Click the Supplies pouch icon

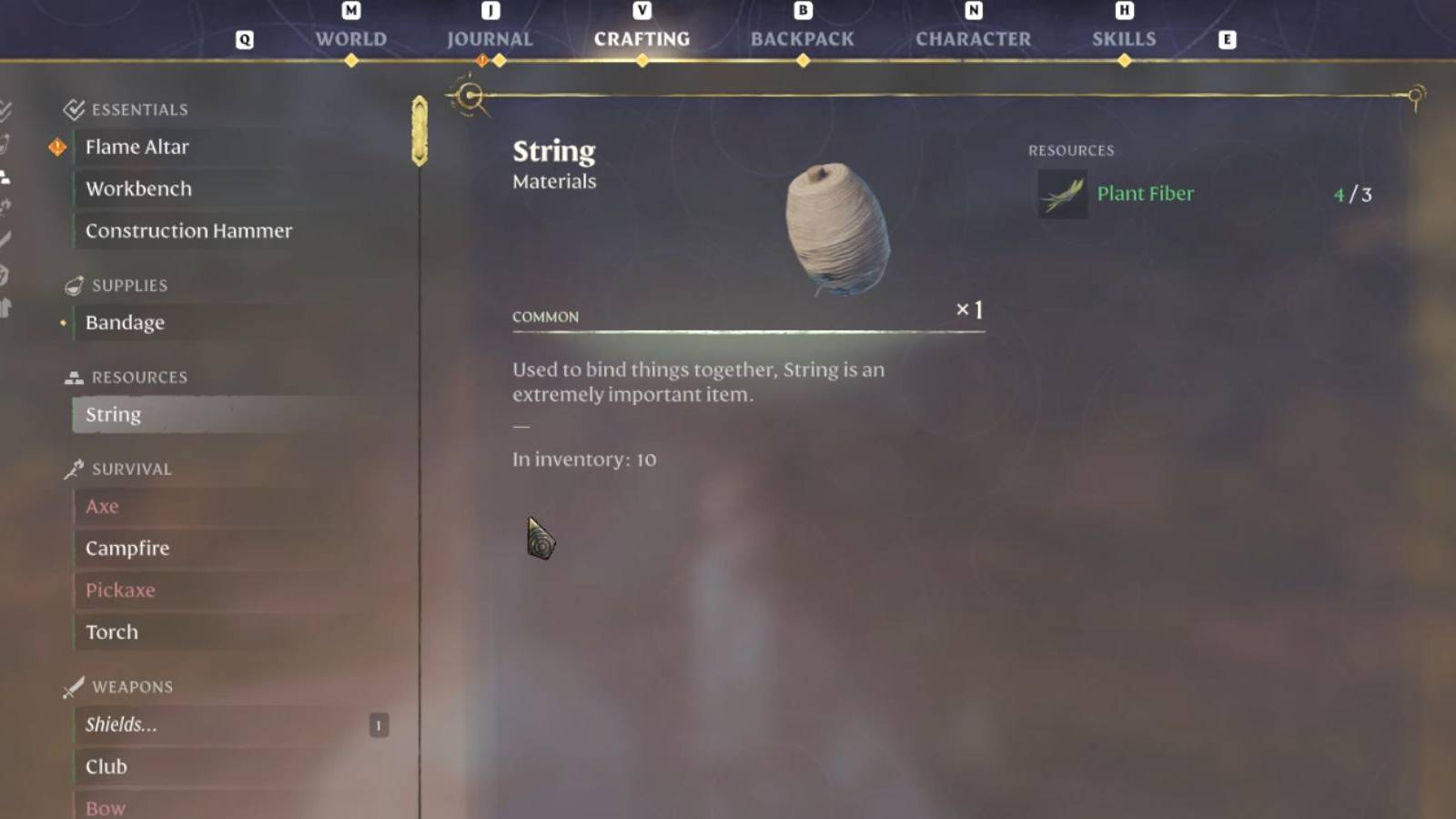point(72,285)
